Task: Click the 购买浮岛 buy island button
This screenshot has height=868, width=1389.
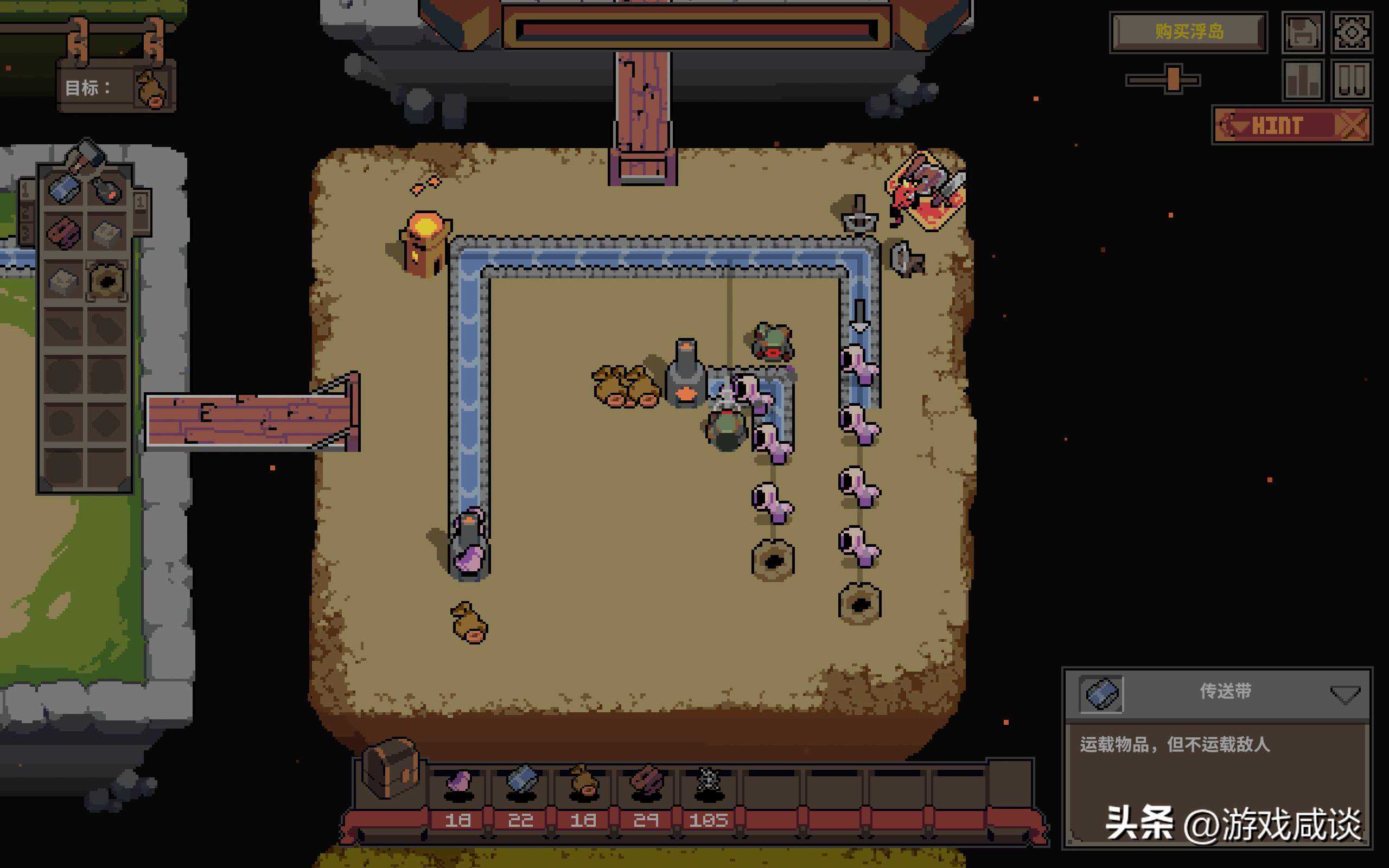Action: click(x=1189, y=31)
